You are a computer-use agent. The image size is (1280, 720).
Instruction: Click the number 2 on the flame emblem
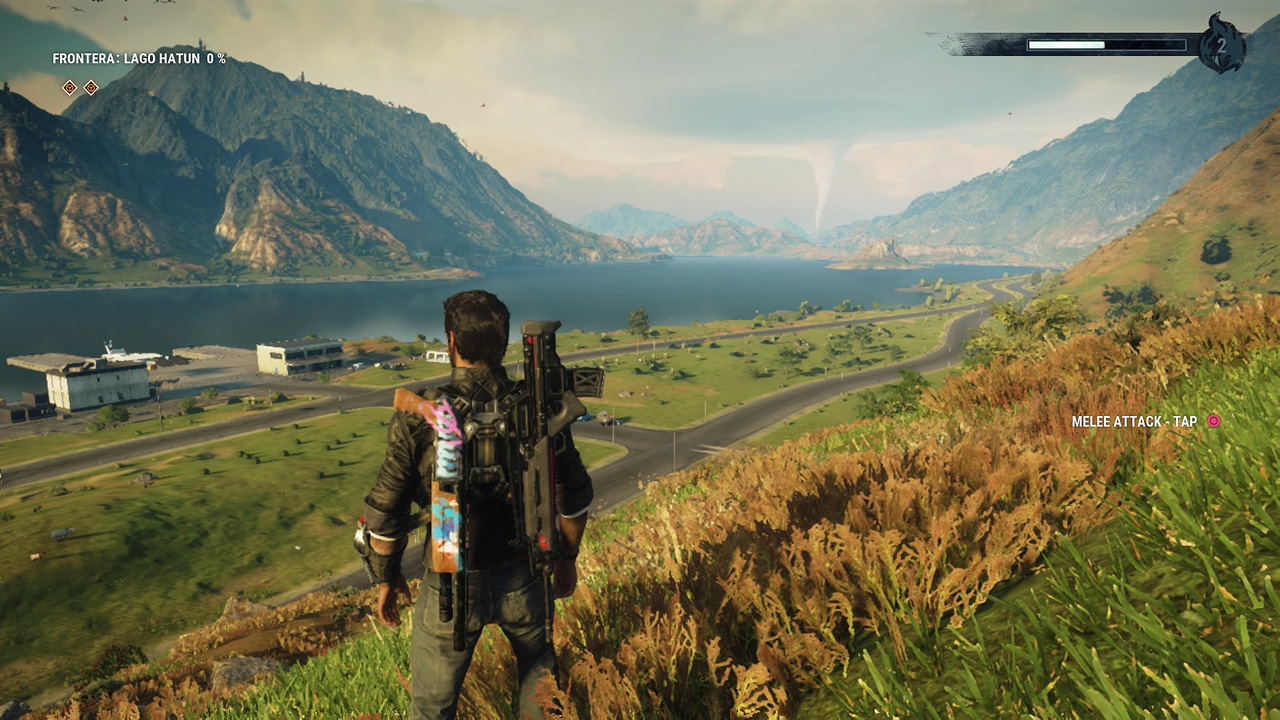pos(1222,46)
